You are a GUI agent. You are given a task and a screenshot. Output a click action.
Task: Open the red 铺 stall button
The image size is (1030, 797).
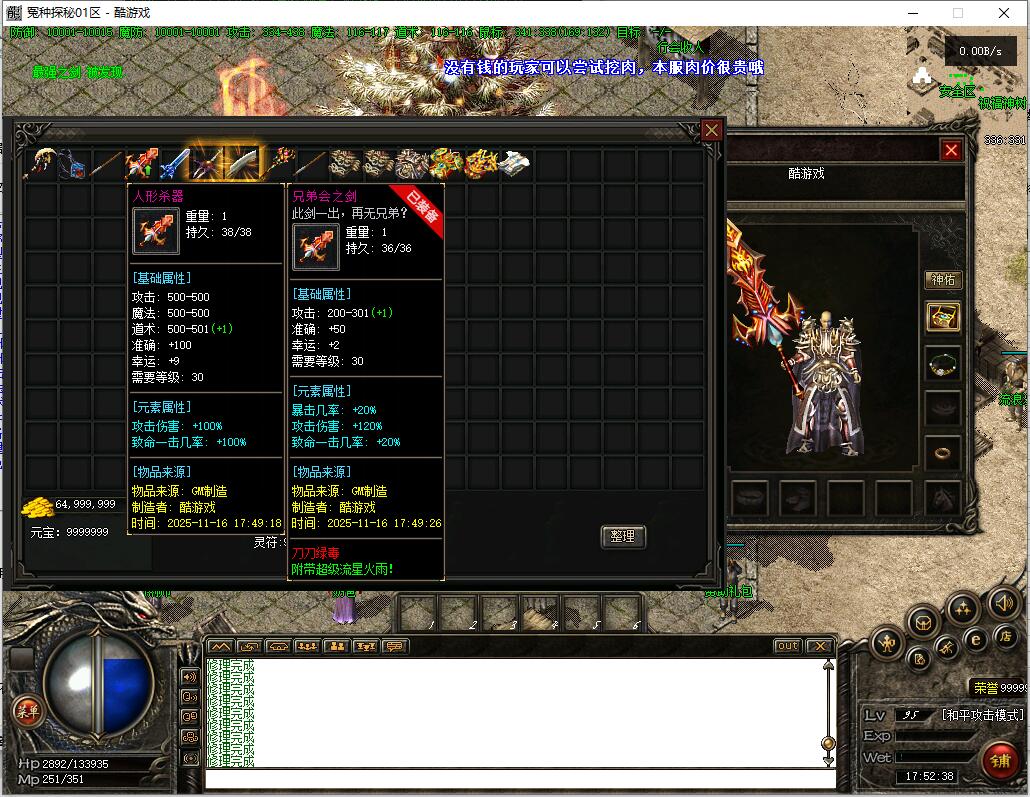pyautogui.click(x=998, y=758)
